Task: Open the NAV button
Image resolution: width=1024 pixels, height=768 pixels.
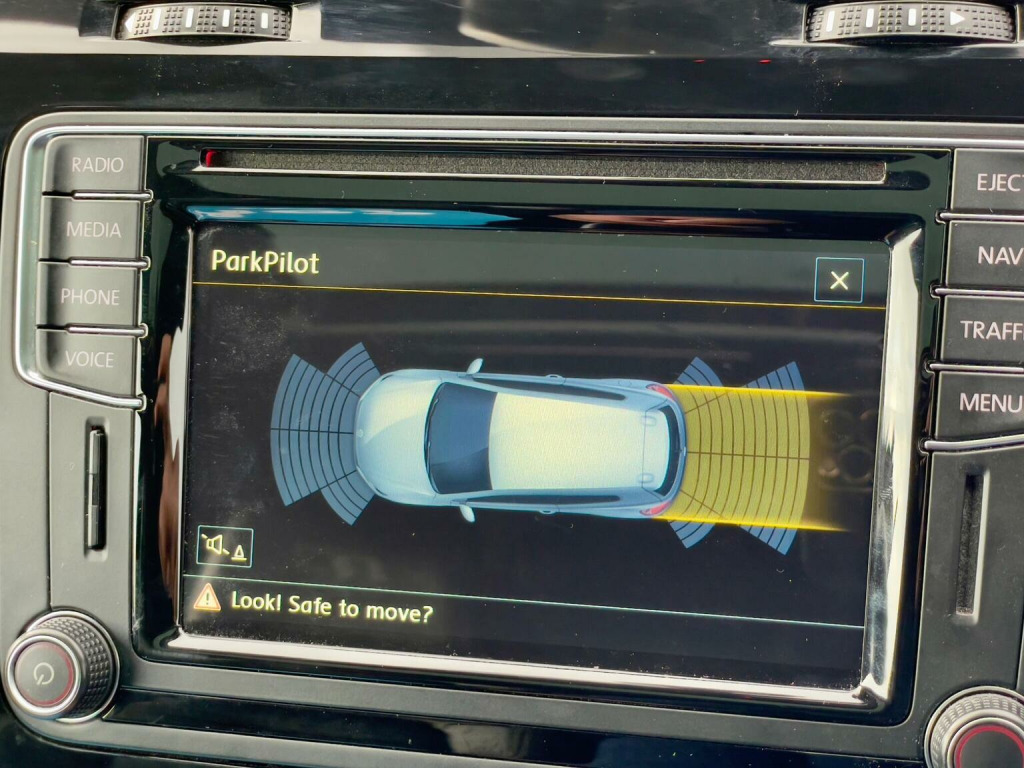Action: pyautogui.click(x=995, y=255)
